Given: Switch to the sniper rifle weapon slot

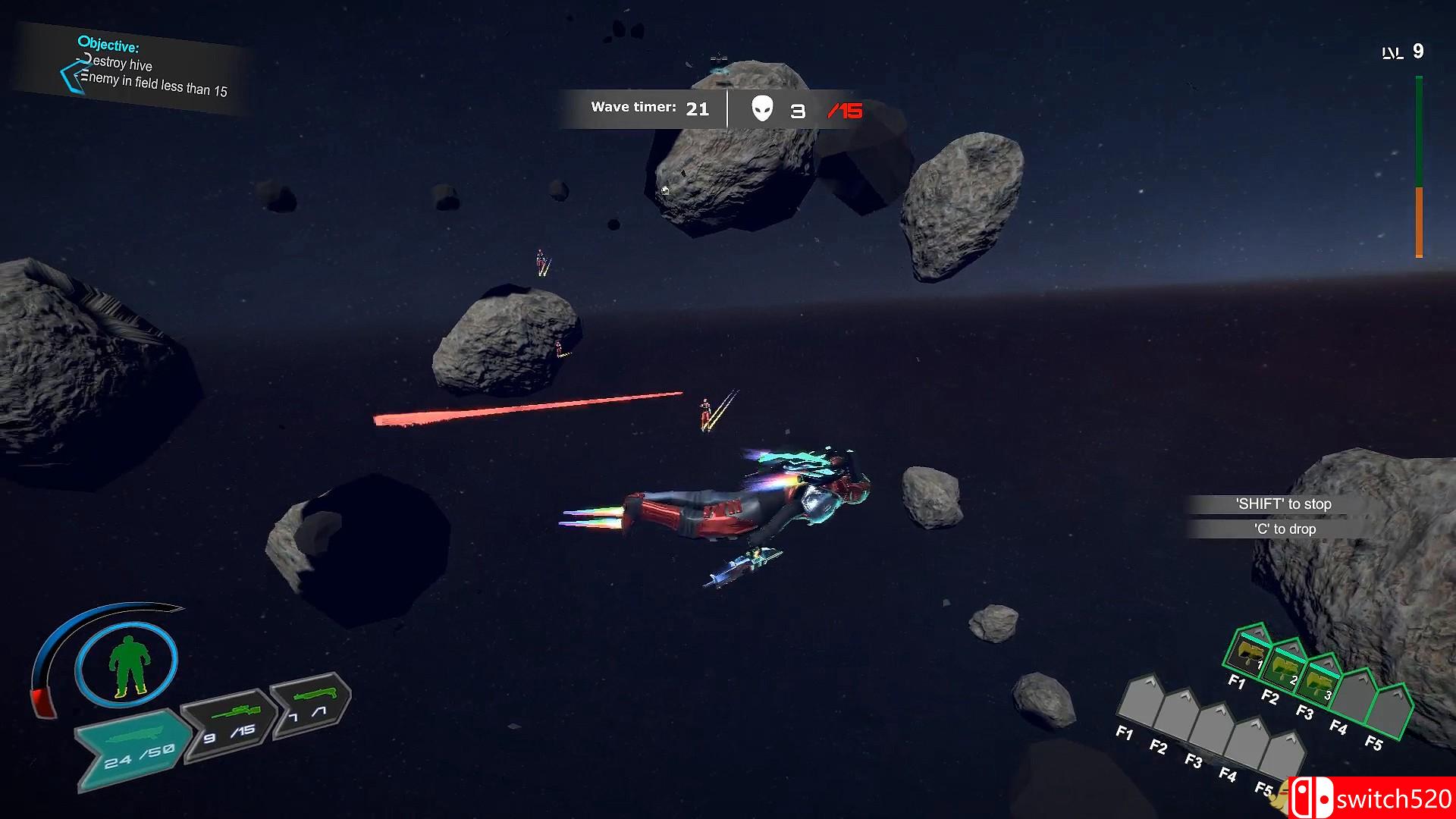Looking at the screenshot, I should click(230, 721).
